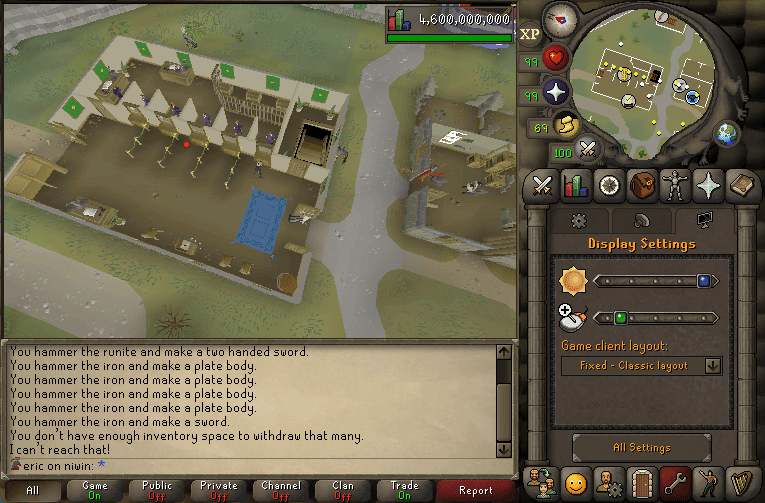The height and width of the screenshot is (503, 765).
Task: Open the skills bar-chart tab
Action: point(575,186)
